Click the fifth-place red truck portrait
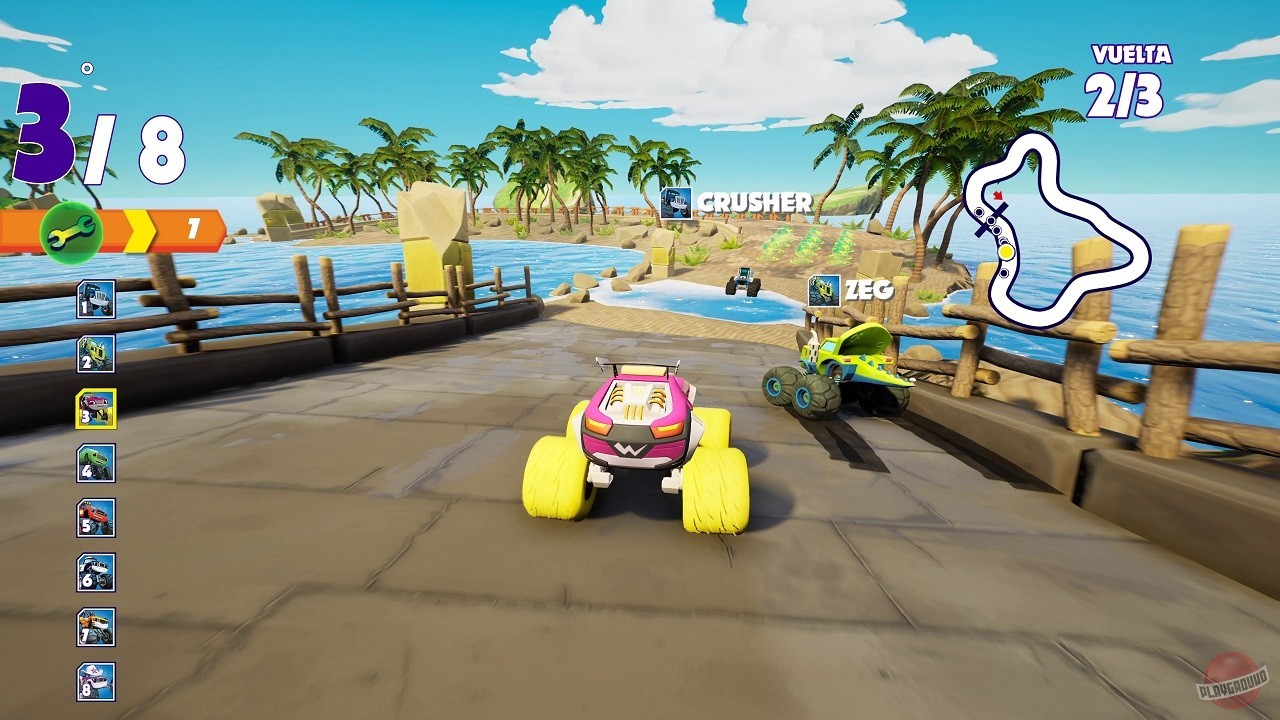This screenshot has height=720, width=1280. 94,517
